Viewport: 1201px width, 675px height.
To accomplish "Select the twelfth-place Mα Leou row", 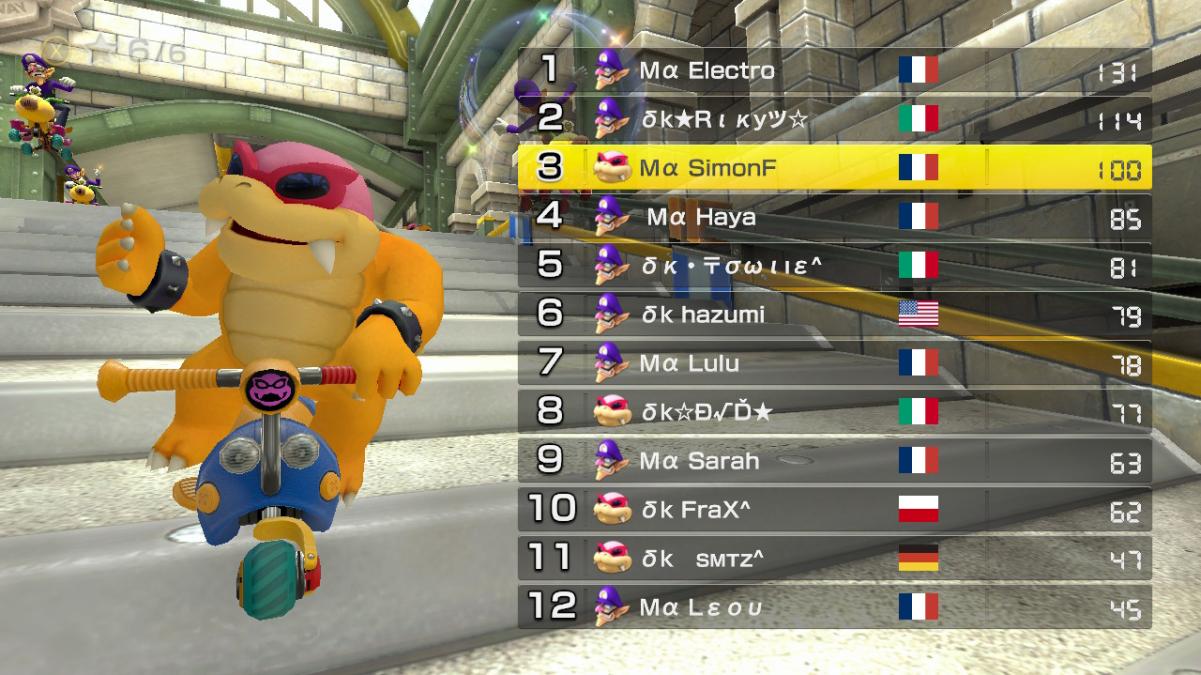I will (x=834, y=607).
